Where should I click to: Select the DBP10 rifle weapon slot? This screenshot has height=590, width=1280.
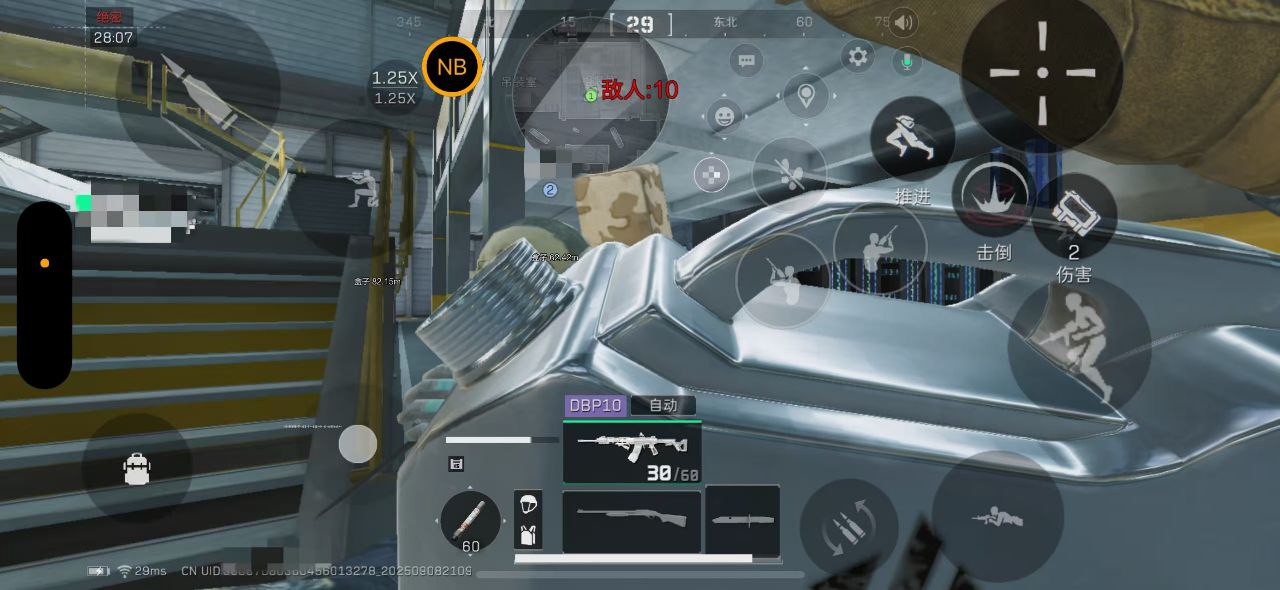[632, 451]
